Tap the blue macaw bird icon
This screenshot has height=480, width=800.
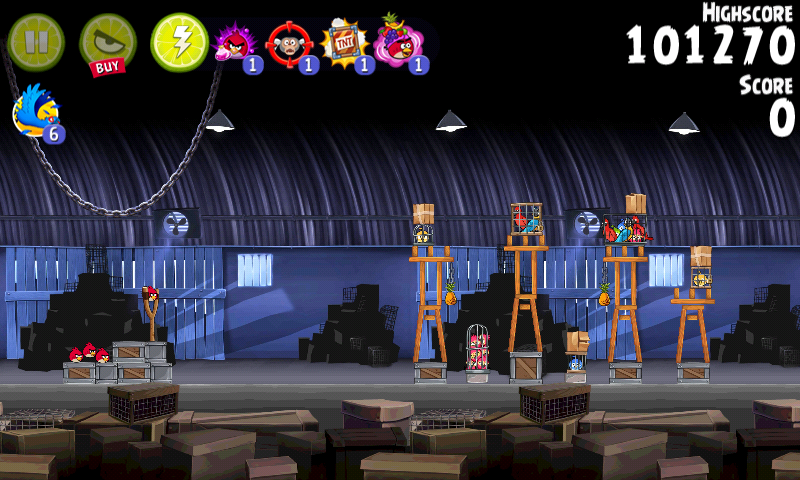click(x=36, y=111)
